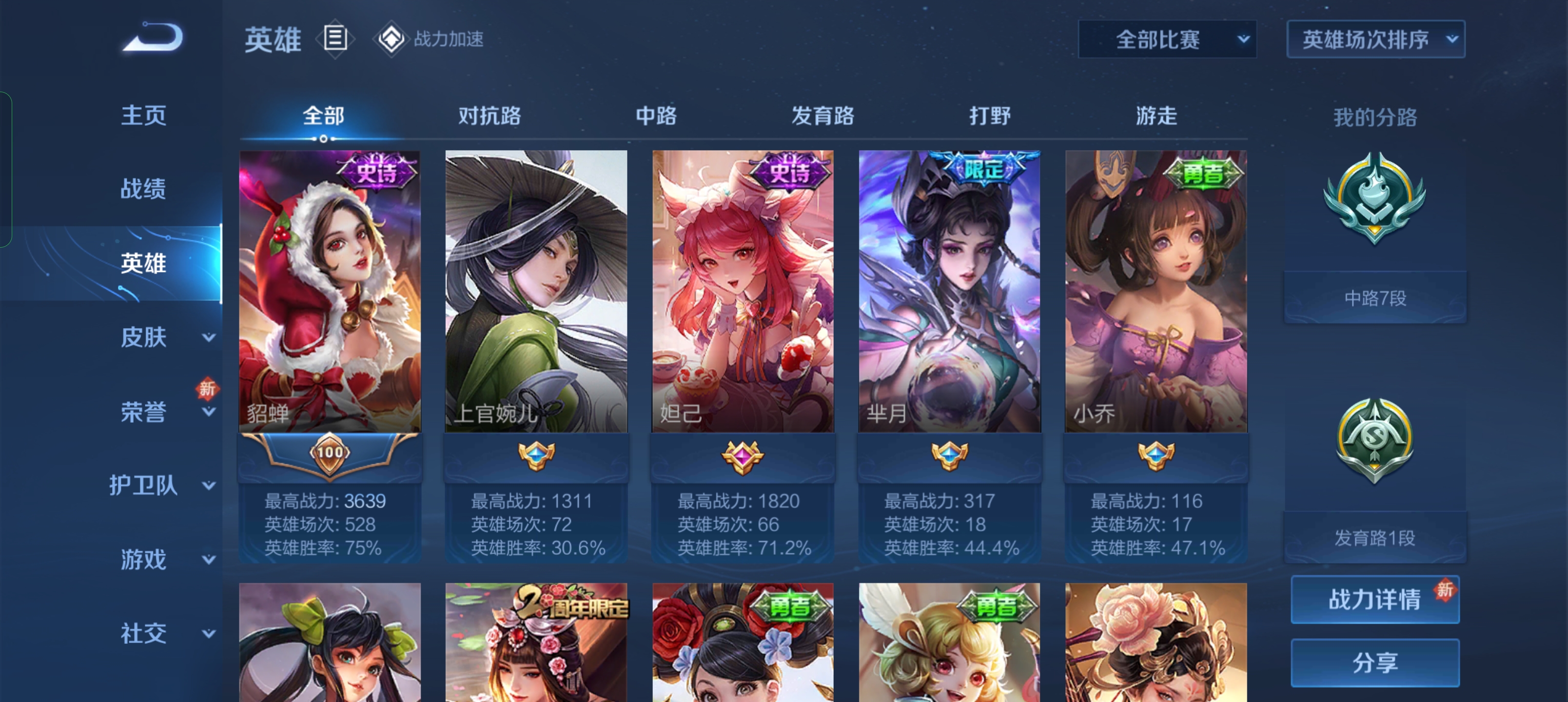The image size is (1568, 702).
Task: Click 貂蝉's level 100 mastery emblem
Action: 332,453
